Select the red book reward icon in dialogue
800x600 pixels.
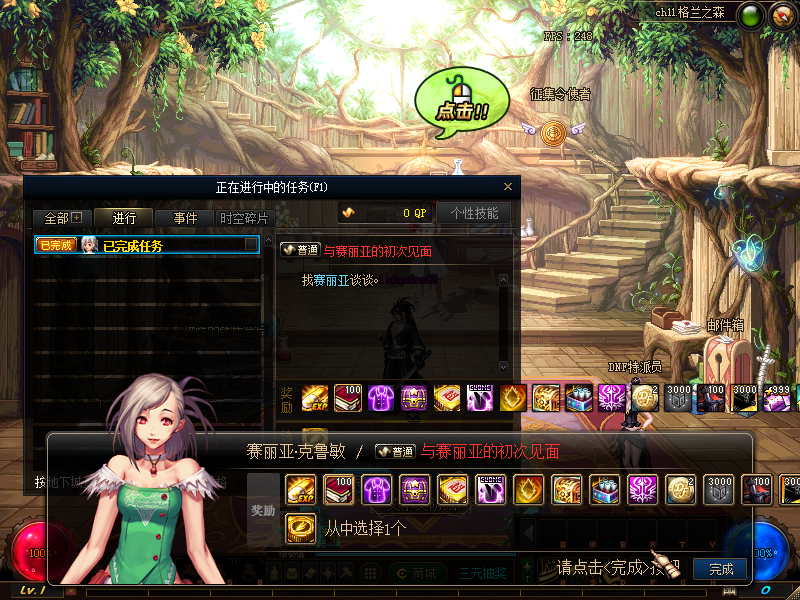(x=338, y=489)
